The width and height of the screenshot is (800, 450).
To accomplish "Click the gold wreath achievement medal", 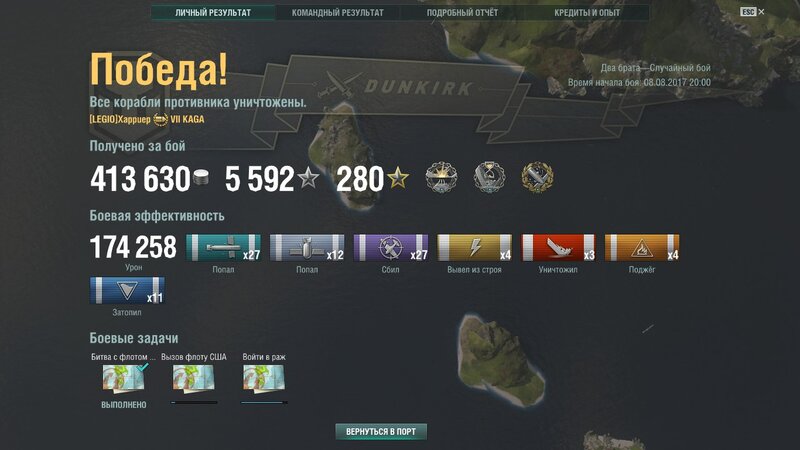I will pos(538,178).
